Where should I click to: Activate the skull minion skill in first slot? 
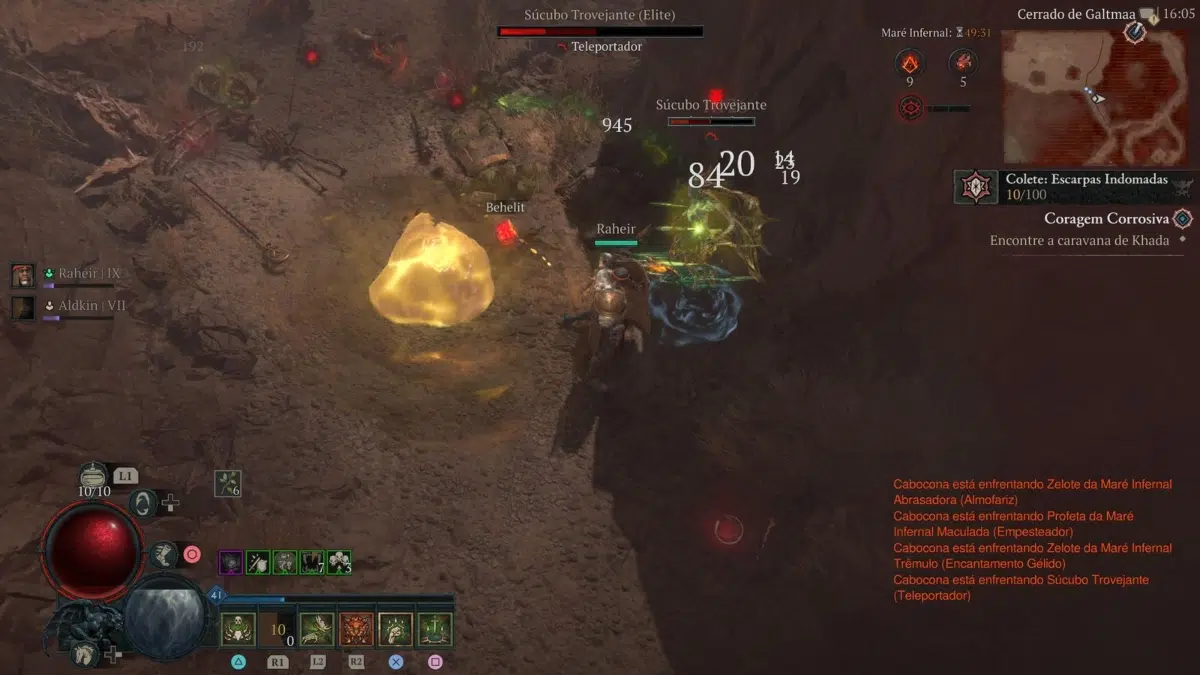[238, 629]
